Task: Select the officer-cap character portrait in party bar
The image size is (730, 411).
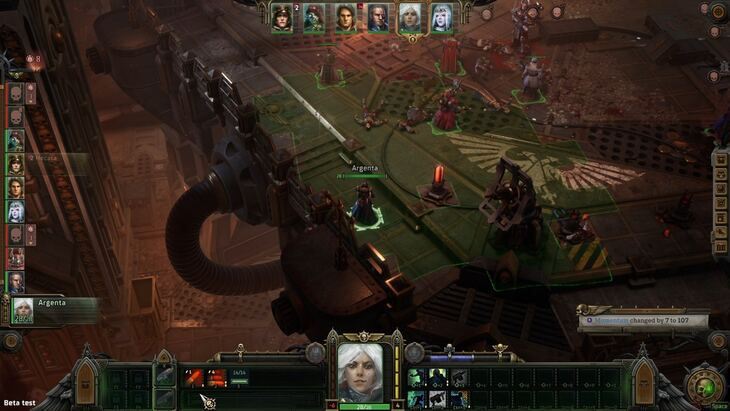Action: pos(282,18)
